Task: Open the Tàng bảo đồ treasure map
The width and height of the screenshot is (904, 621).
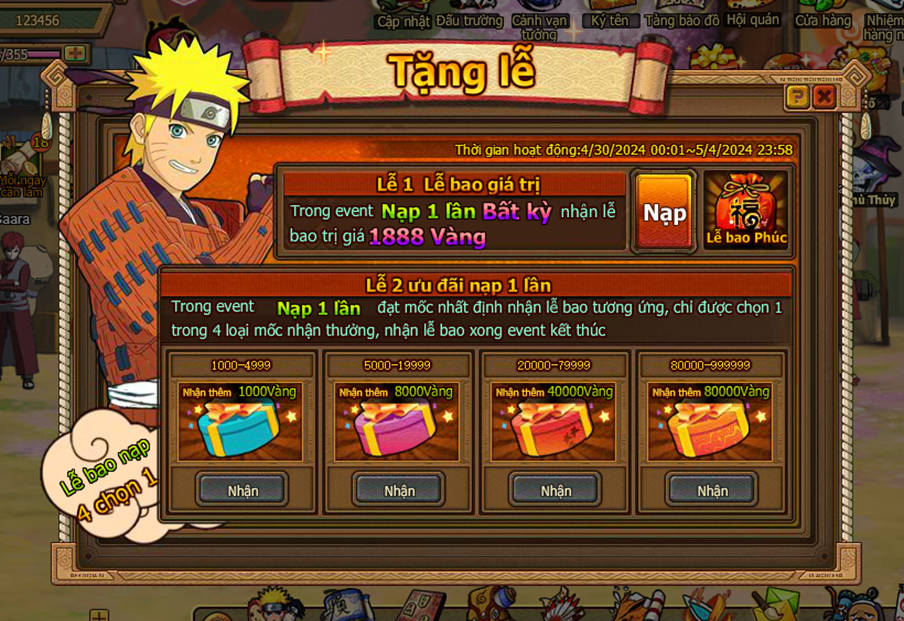Action: tap(682, 20)
